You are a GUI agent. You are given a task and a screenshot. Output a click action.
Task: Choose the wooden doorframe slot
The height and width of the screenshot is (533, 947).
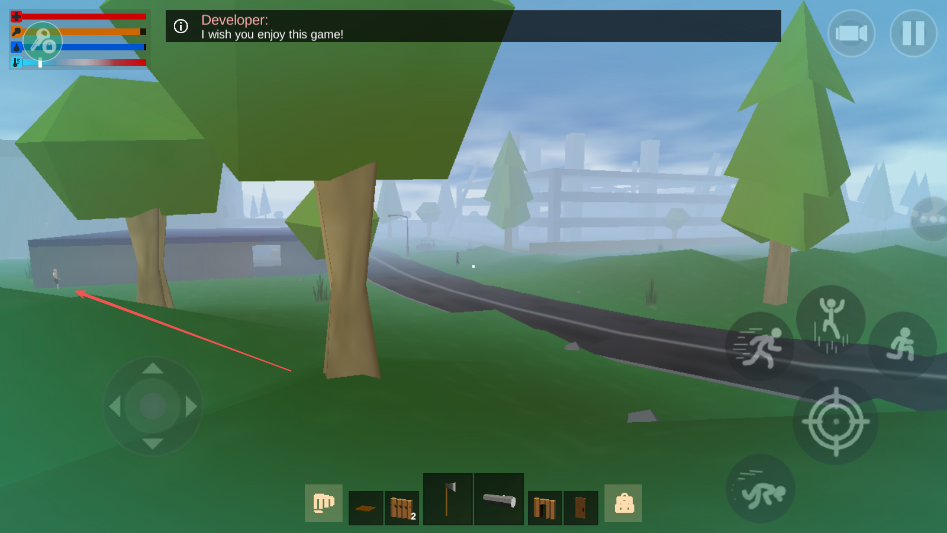pos(545,507)
